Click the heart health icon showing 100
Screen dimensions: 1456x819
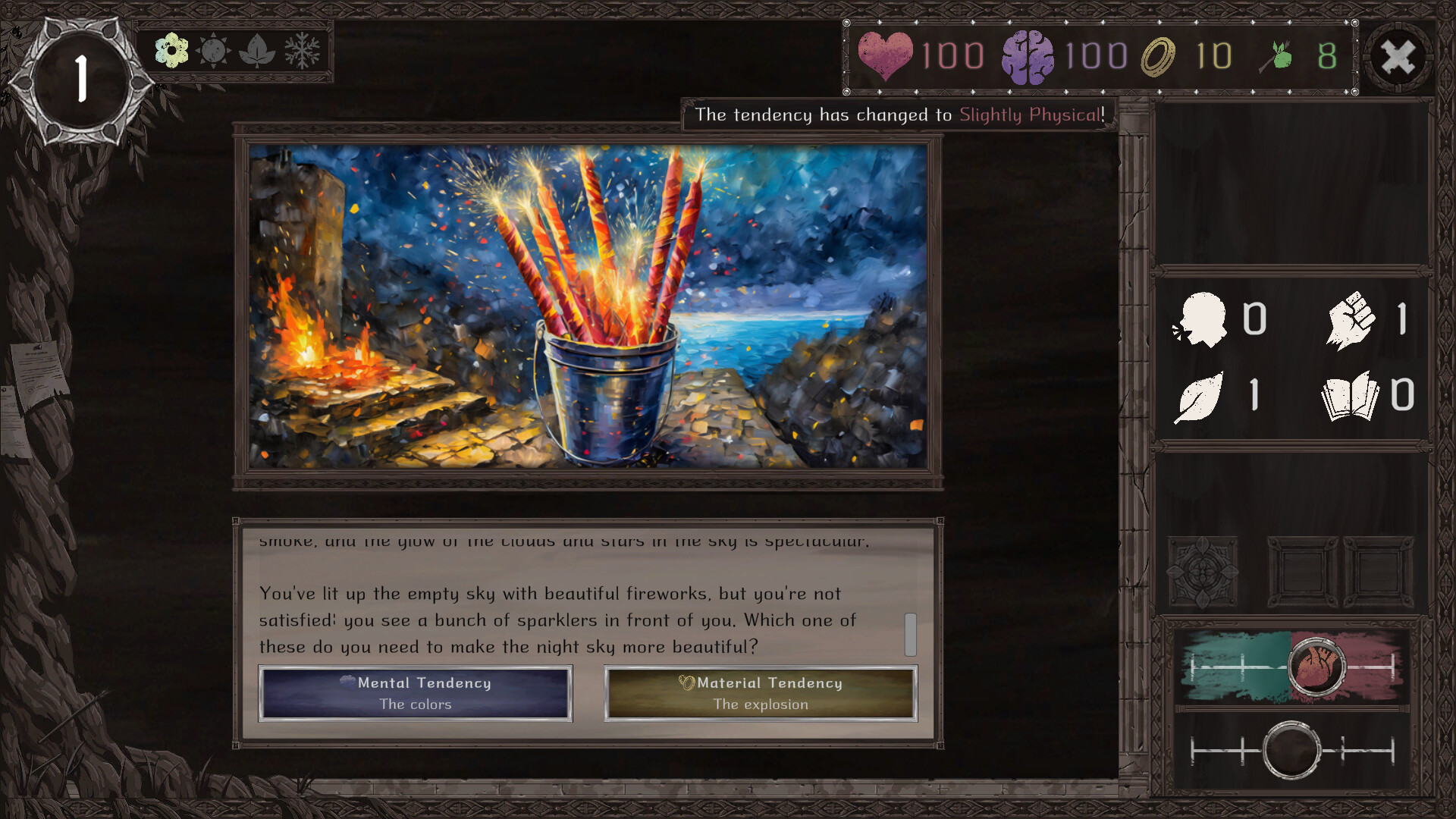[x=886, y=53]
